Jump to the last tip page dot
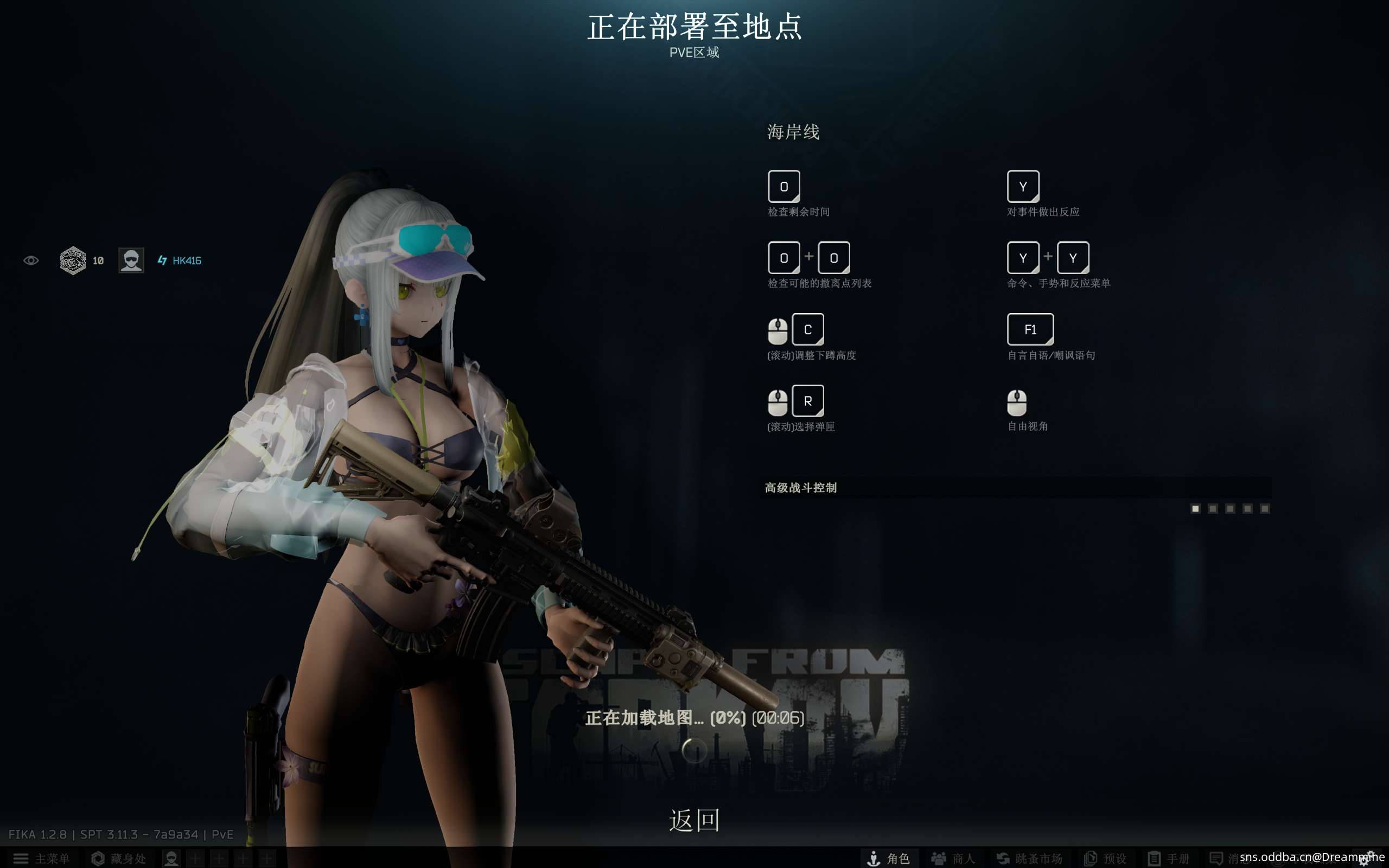Screen dimensions: 1389x868 point(1264,509)
